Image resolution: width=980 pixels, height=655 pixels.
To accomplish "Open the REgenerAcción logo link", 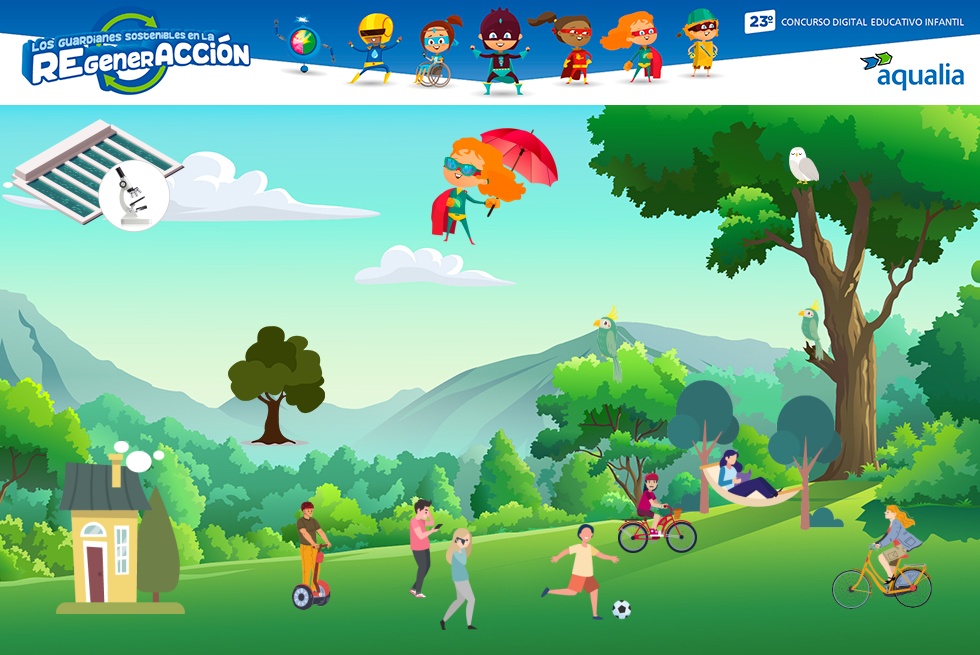I will click(x=137, y=55).
